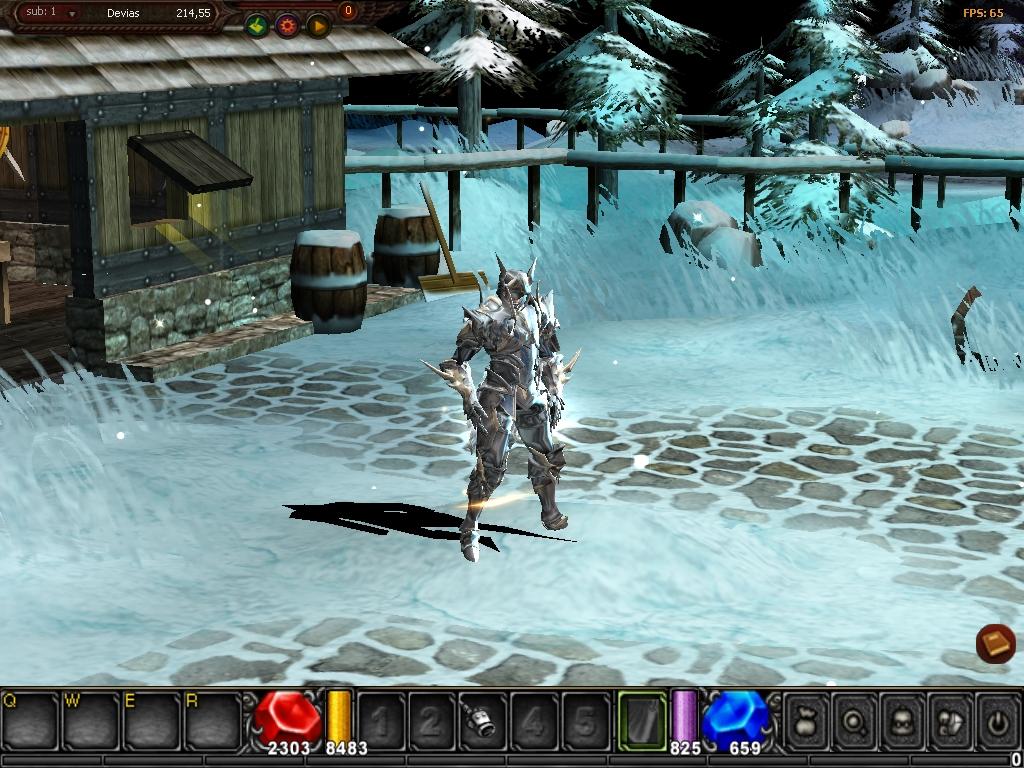The height and width of the screenshot is (768, 1024).
Task: Select the Q skill slot
Action: coord(31,719)
